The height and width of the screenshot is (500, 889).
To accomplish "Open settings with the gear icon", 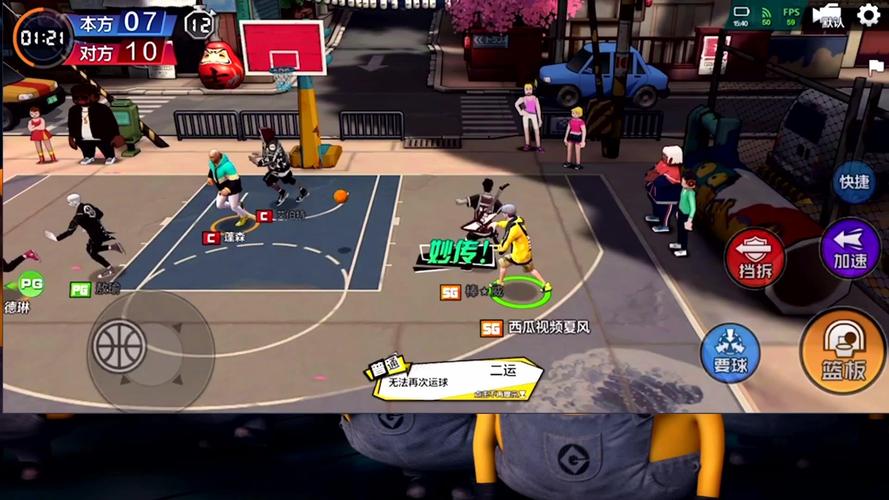I will 868,15.
